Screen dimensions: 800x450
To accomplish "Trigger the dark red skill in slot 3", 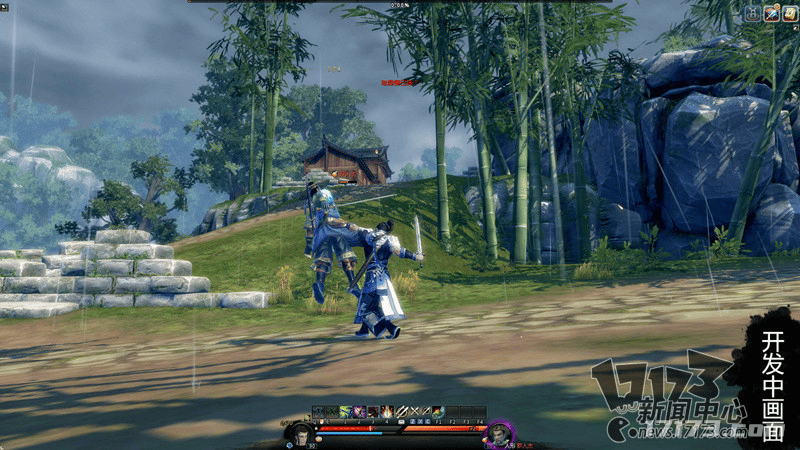I will pos(372,411).
